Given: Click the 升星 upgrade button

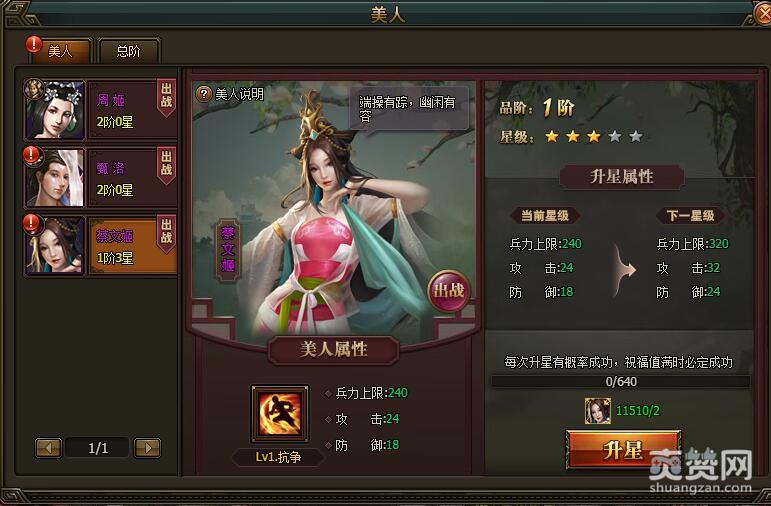Looking at the screenshot, I should pyautogui.click(x=623, y=449).
